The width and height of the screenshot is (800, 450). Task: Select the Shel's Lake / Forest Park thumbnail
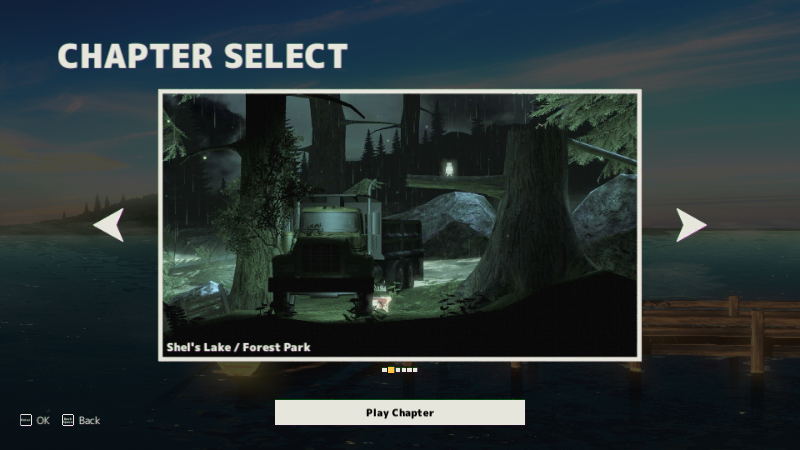coord(399,225)
